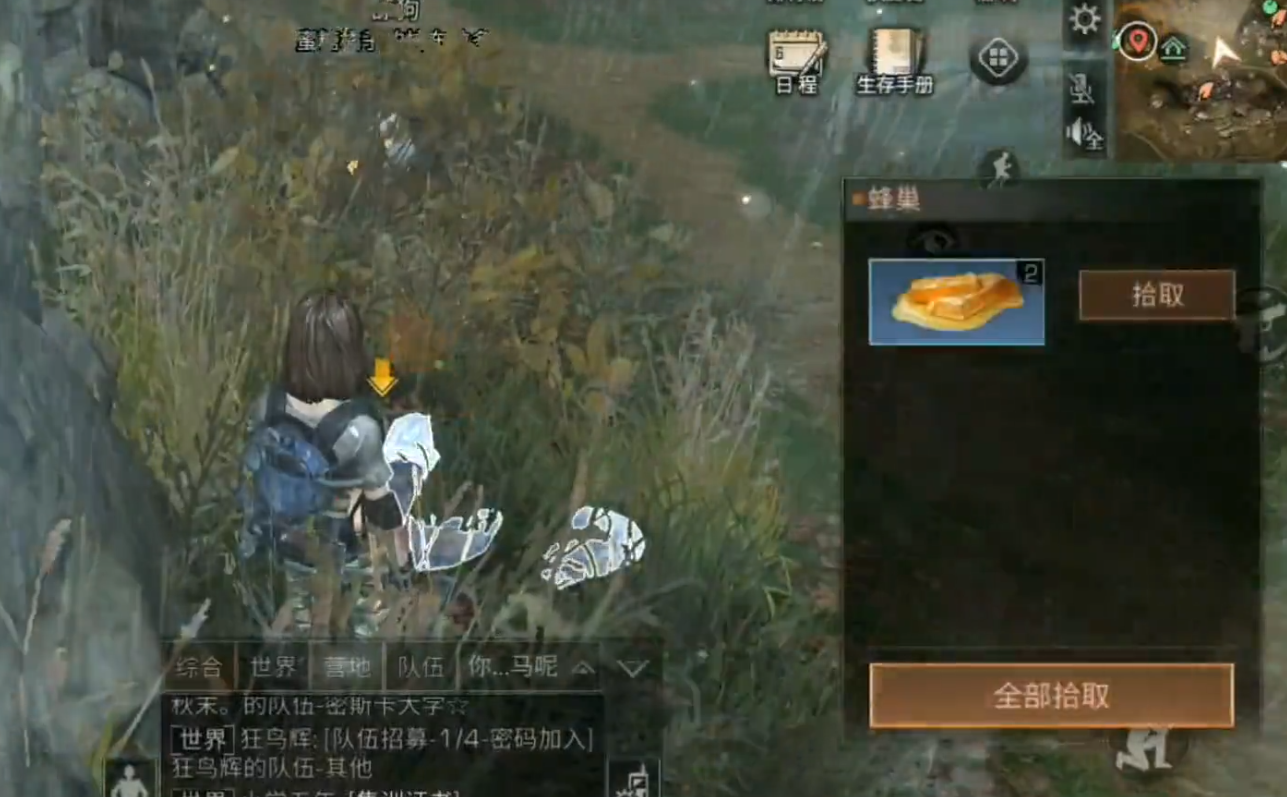Screen dimensions: 1287x797
Task: Toggle the running figure sprint icon
Action: point(1001,170)
